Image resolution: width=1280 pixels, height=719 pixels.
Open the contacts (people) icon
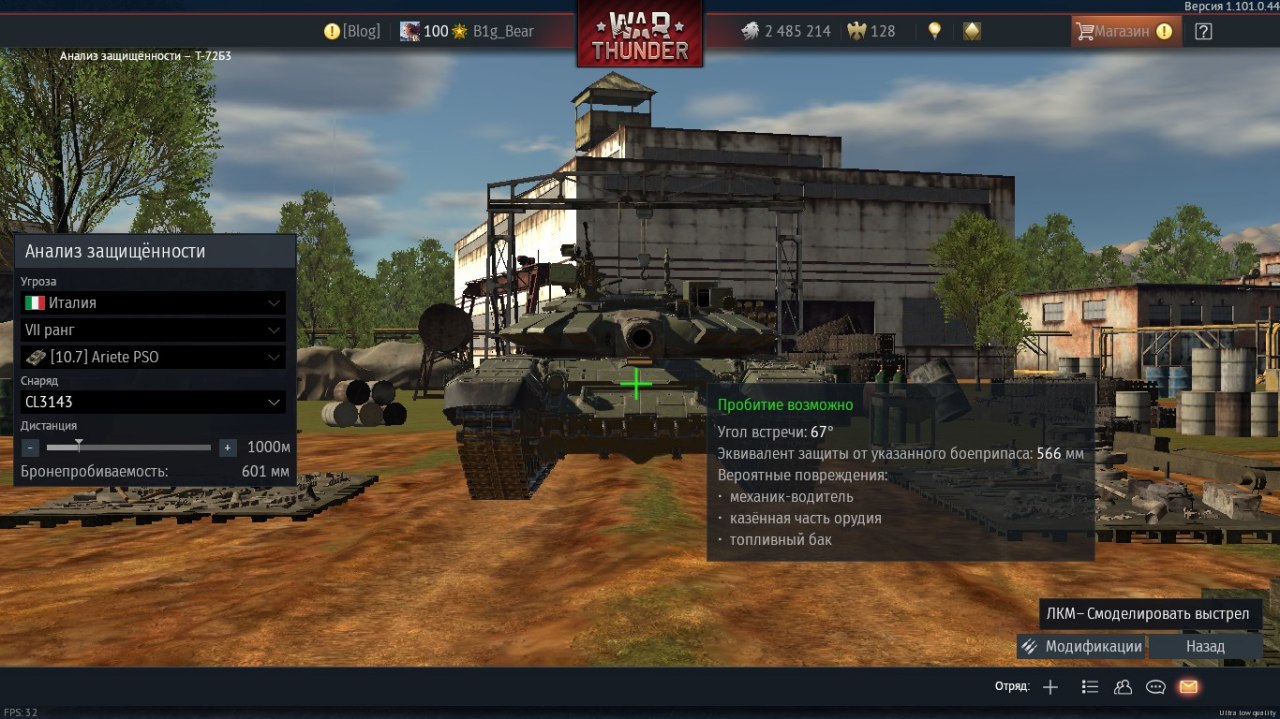click(1123, 687)
